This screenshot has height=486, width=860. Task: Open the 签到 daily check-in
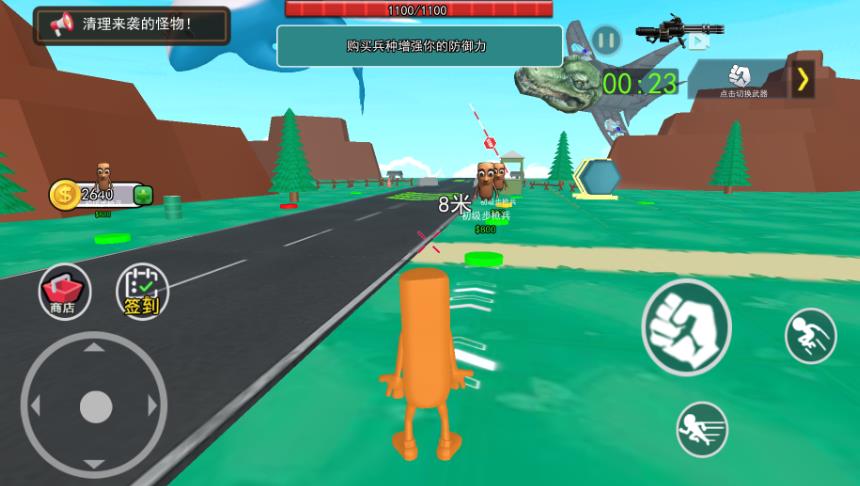[142, 291]
